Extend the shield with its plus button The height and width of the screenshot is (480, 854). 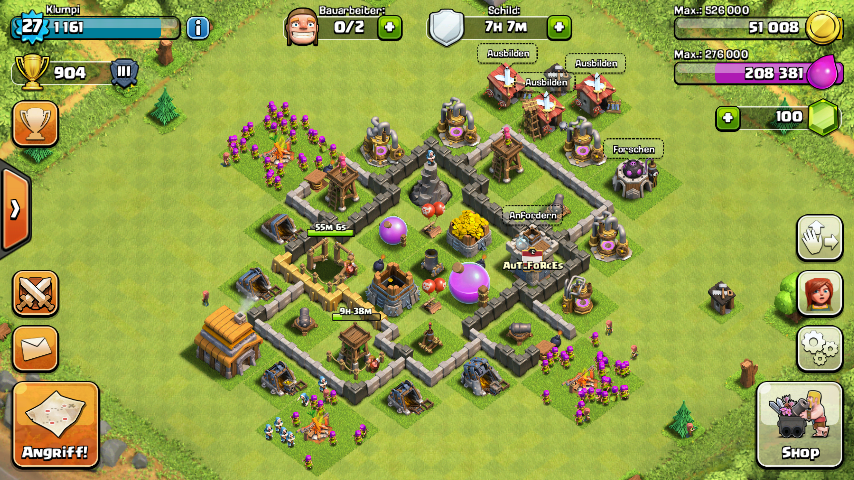point(559,27)
